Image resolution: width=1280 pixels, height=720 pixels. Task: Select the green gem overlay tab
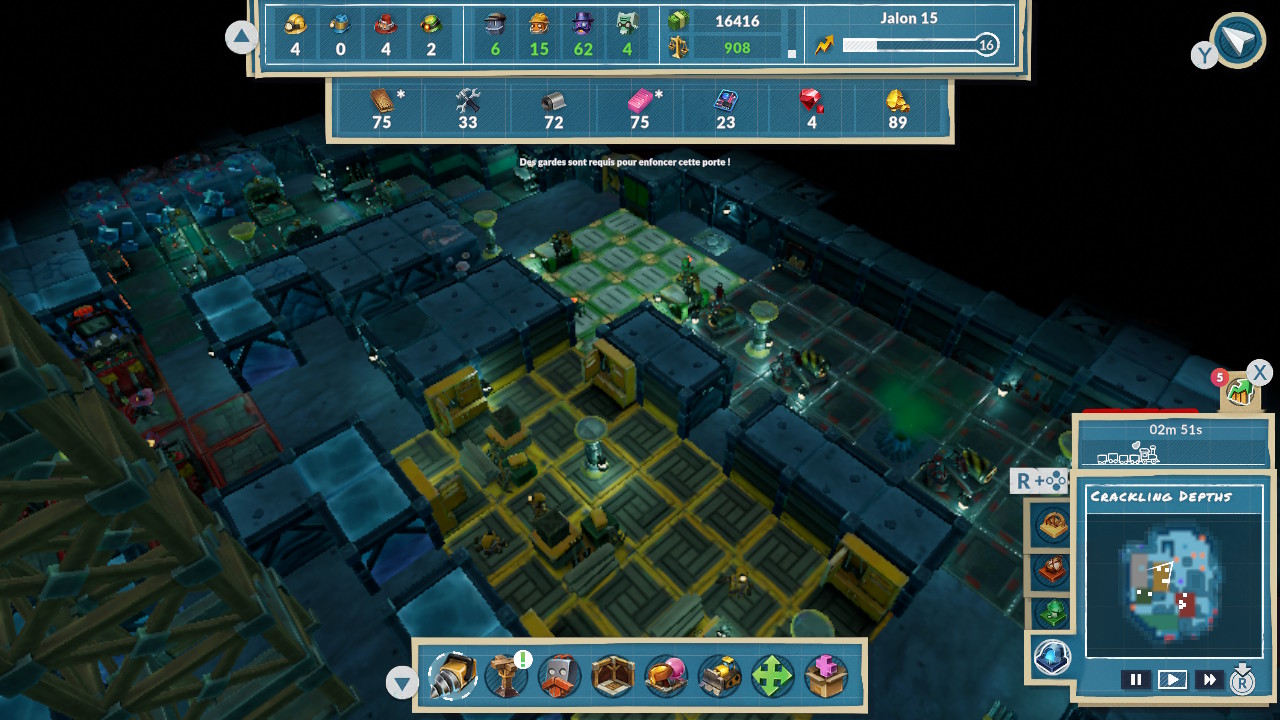pyautogui.click(x=1052, y=612)
